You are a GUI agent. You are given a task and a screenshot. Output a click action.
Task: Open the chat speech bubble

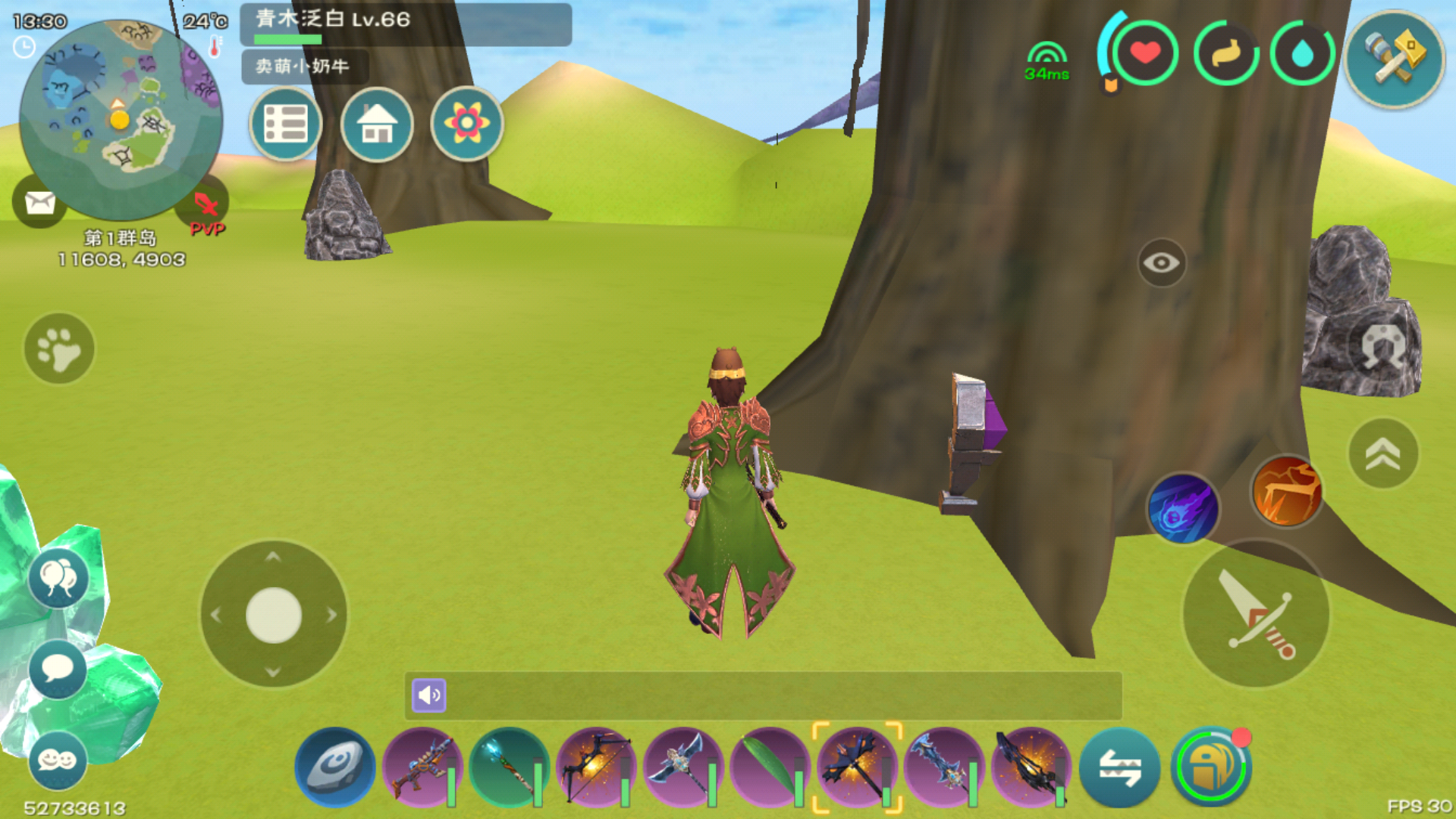click(x=58, y=669)
